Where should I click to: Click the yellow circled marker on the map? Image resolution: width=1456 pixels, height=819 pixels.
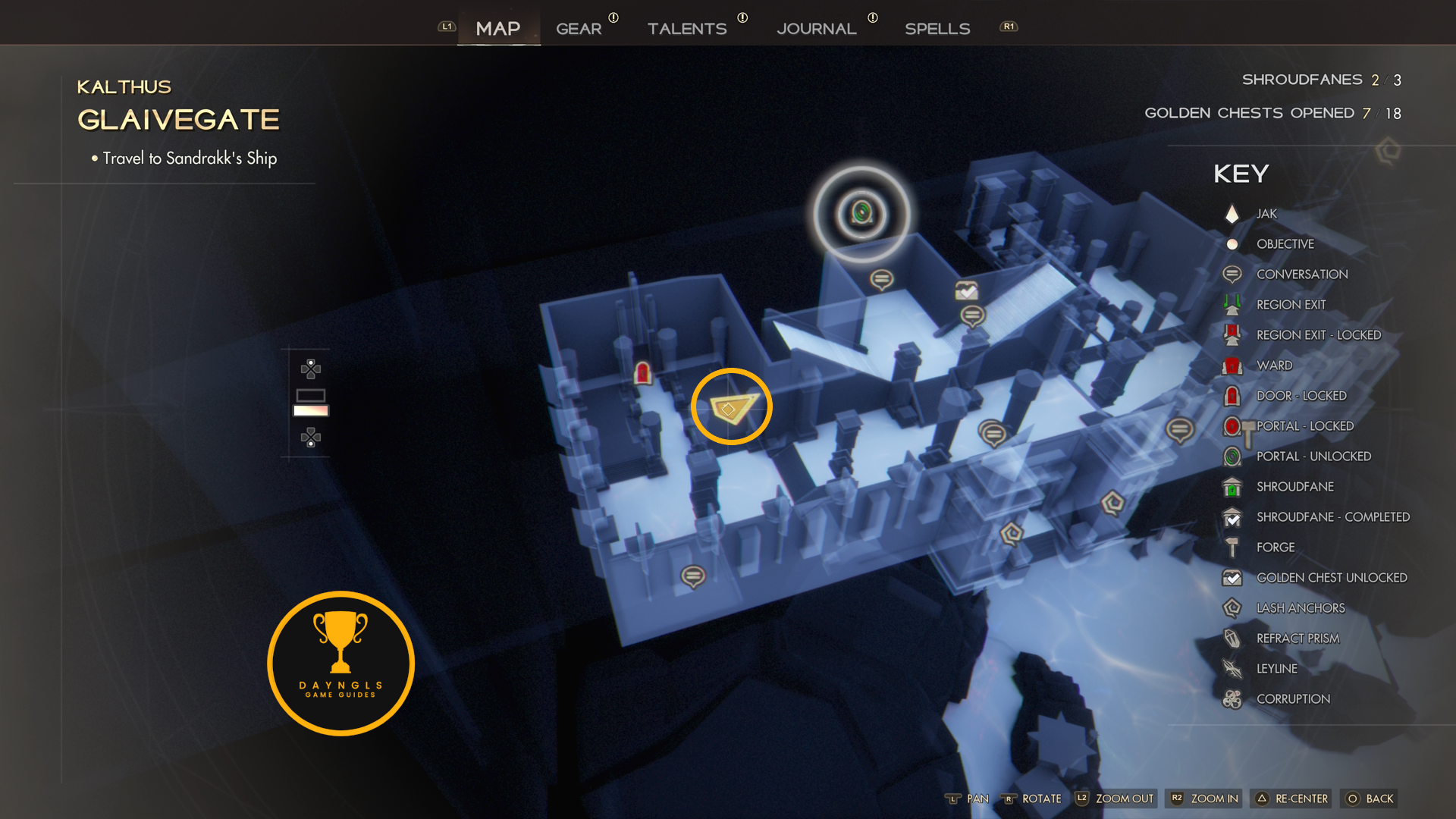click(732, 407)
